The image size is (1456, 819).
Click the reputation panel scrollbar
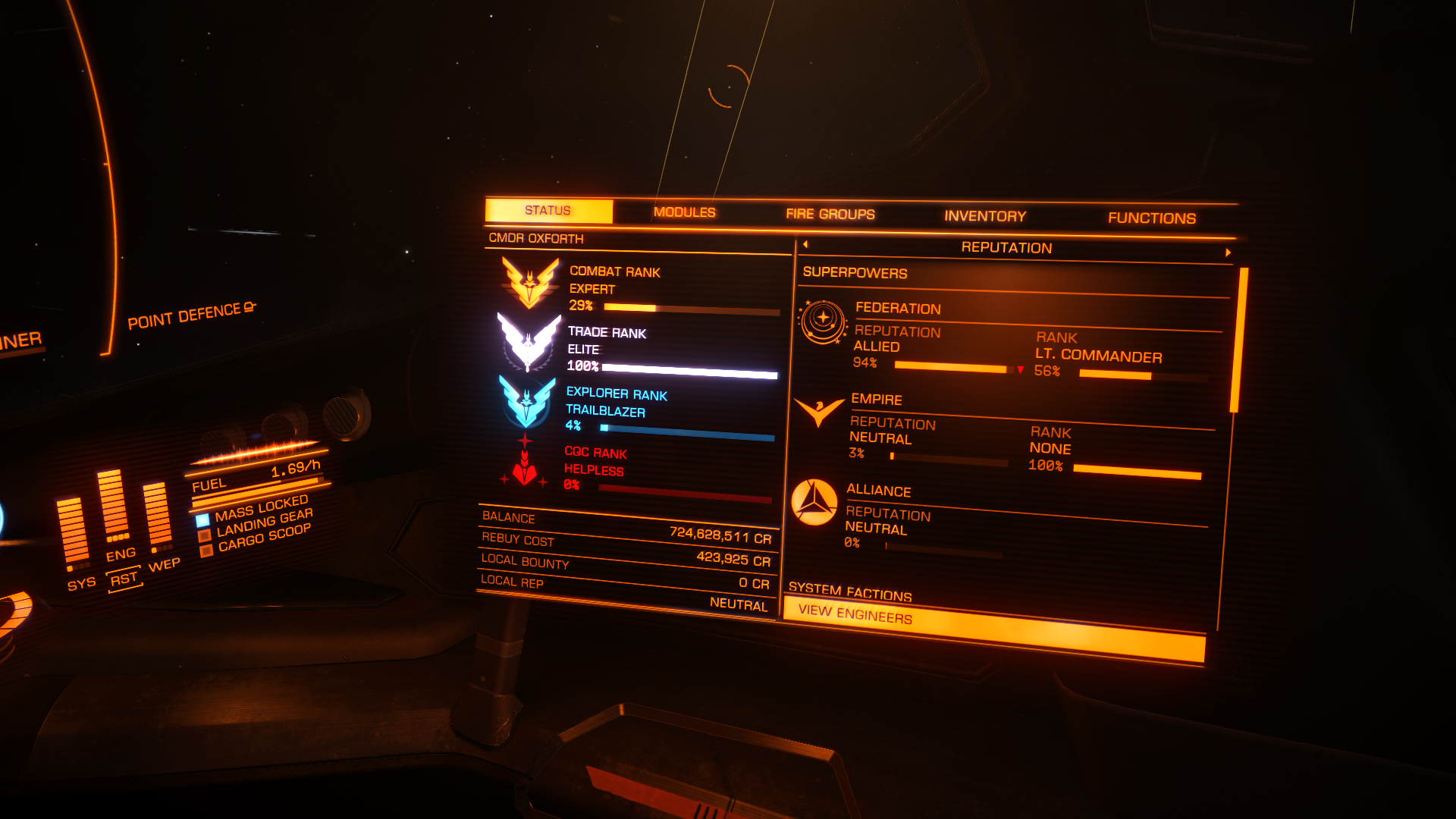[x=1239, y=340]
